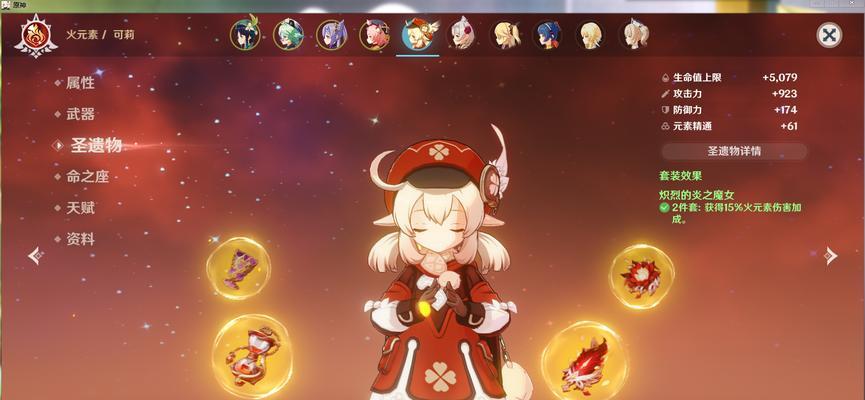Switch to the dark blue-haired character portrait
The width and height of the screenshot is (865, 400).
pos(547,35)
